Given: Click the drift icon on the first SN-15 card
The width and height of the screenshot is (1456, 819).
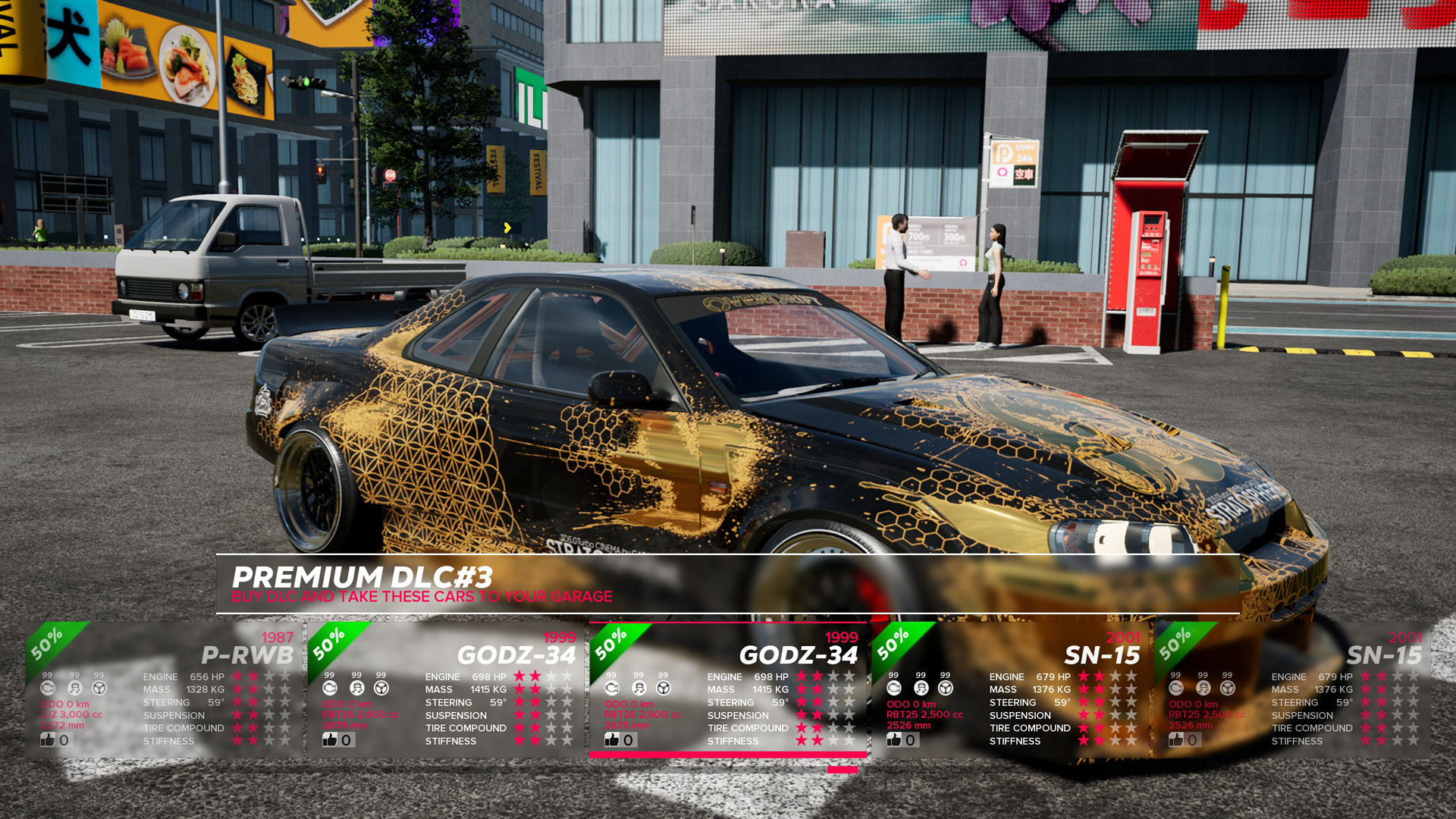Looking at the screenshot, I should pos(920,688).
